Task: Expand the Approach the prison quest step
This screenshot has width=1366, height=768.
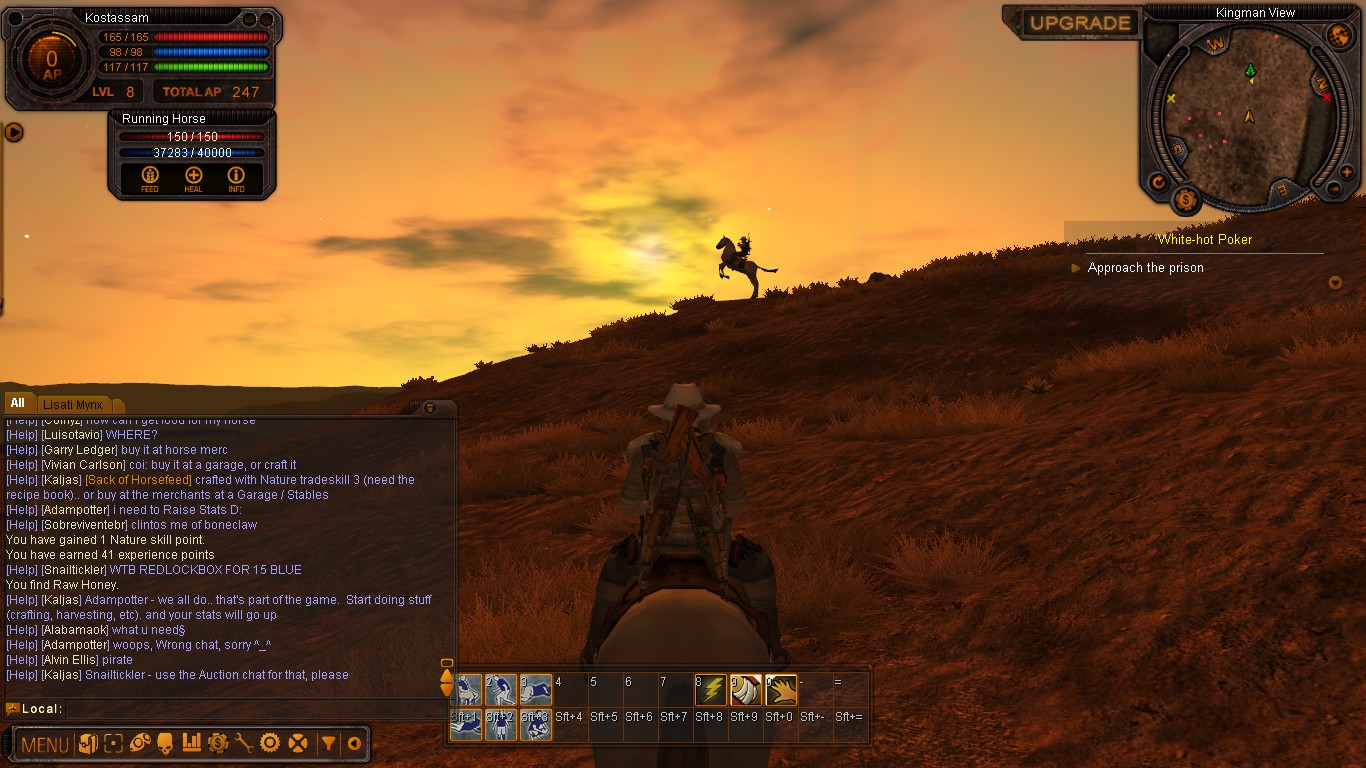Action: coord(1076,268)
